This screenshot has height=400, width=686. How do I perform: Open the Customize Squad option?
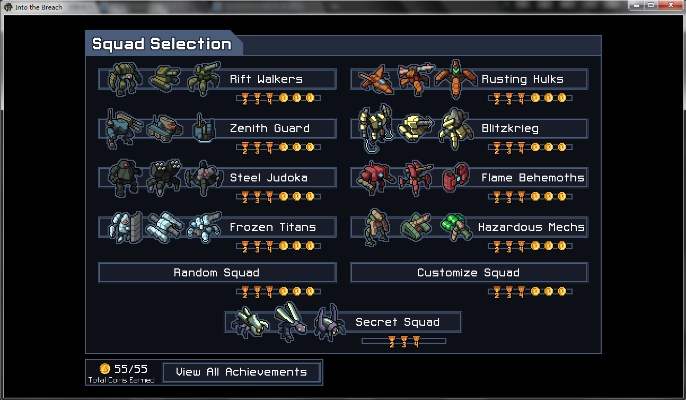coord(468,273)
